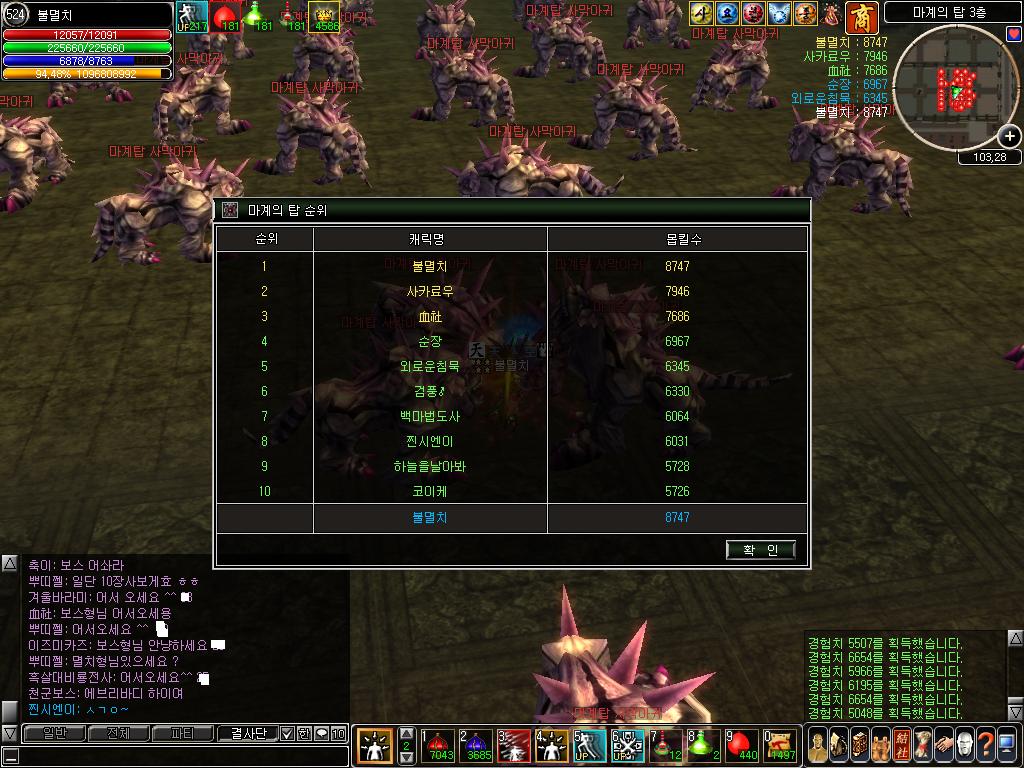The height and width of the screenshot is (768, 1024).
Task: Zoom in the minimap with the plus button
Action: click(1010, 137)
